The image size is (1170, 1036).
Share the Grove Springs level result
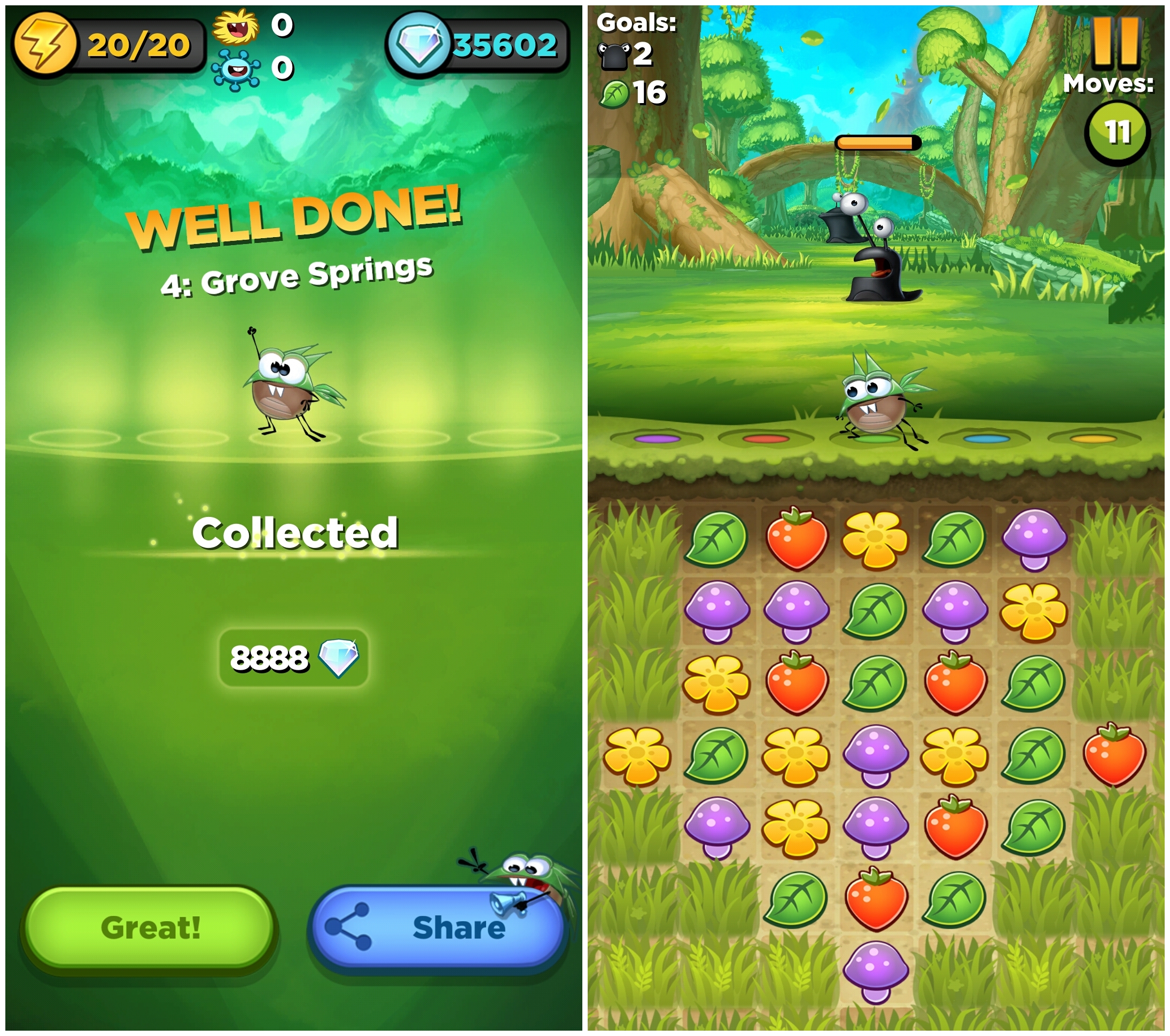tap(438, 927)
